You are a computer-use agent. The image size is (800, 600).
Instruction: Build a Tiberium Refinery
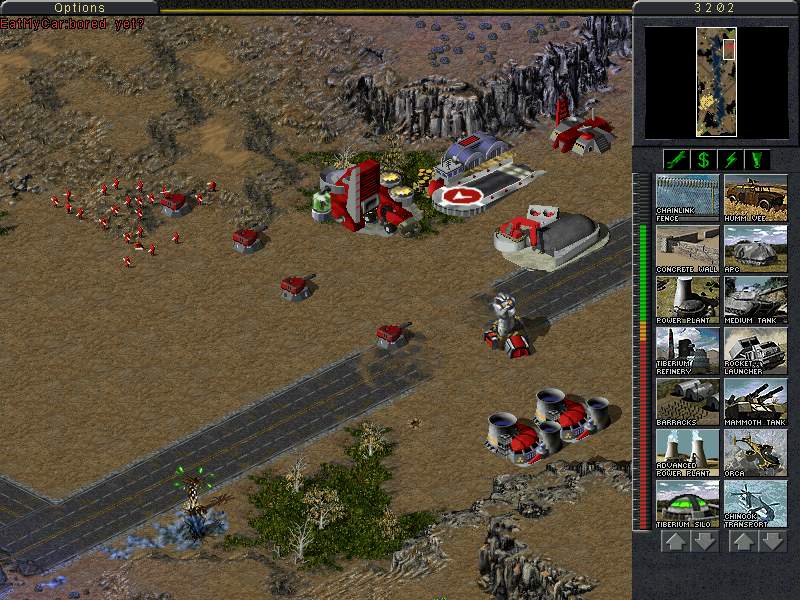click(687, 350)
